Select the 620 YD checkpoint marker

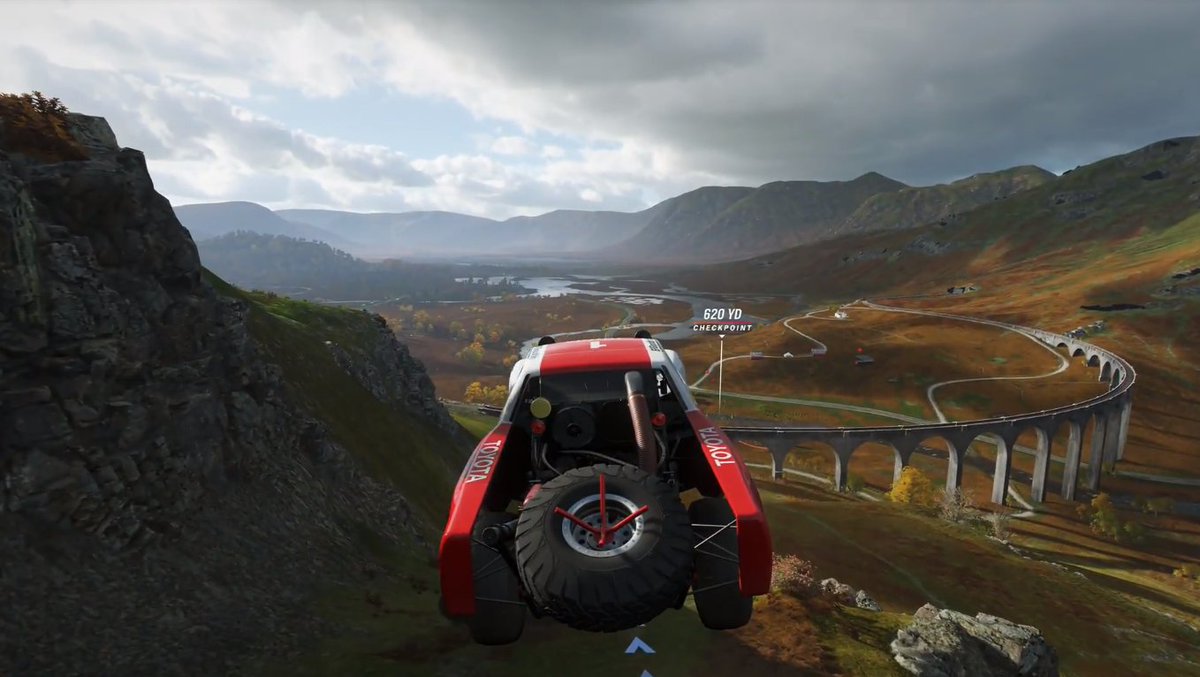tap(721, 320)
